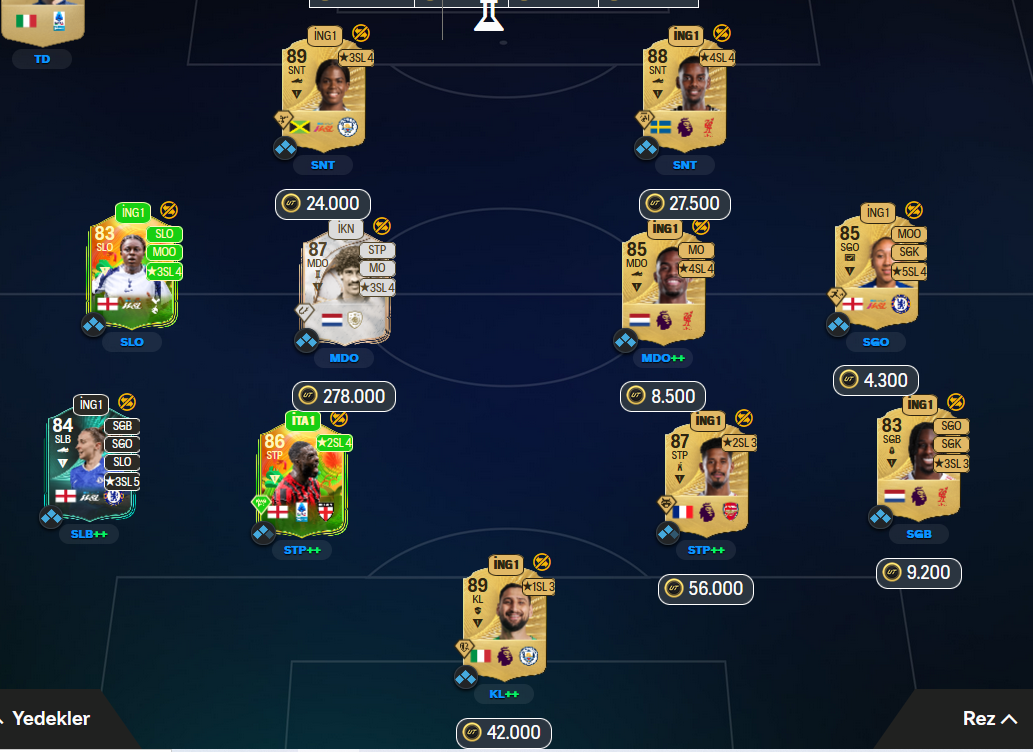Expand the Rez reserves panel

pos(989,718)
